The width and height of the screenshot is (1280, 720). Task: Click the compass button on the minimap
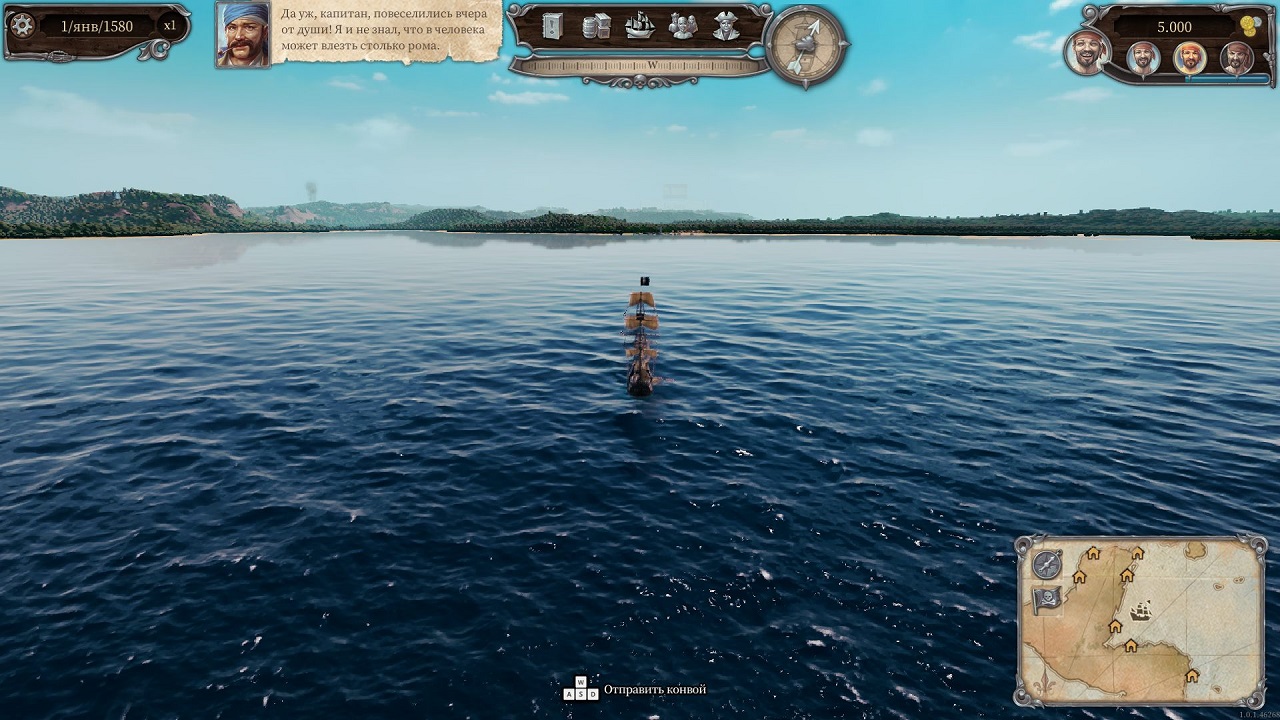tap(1047, 565)
